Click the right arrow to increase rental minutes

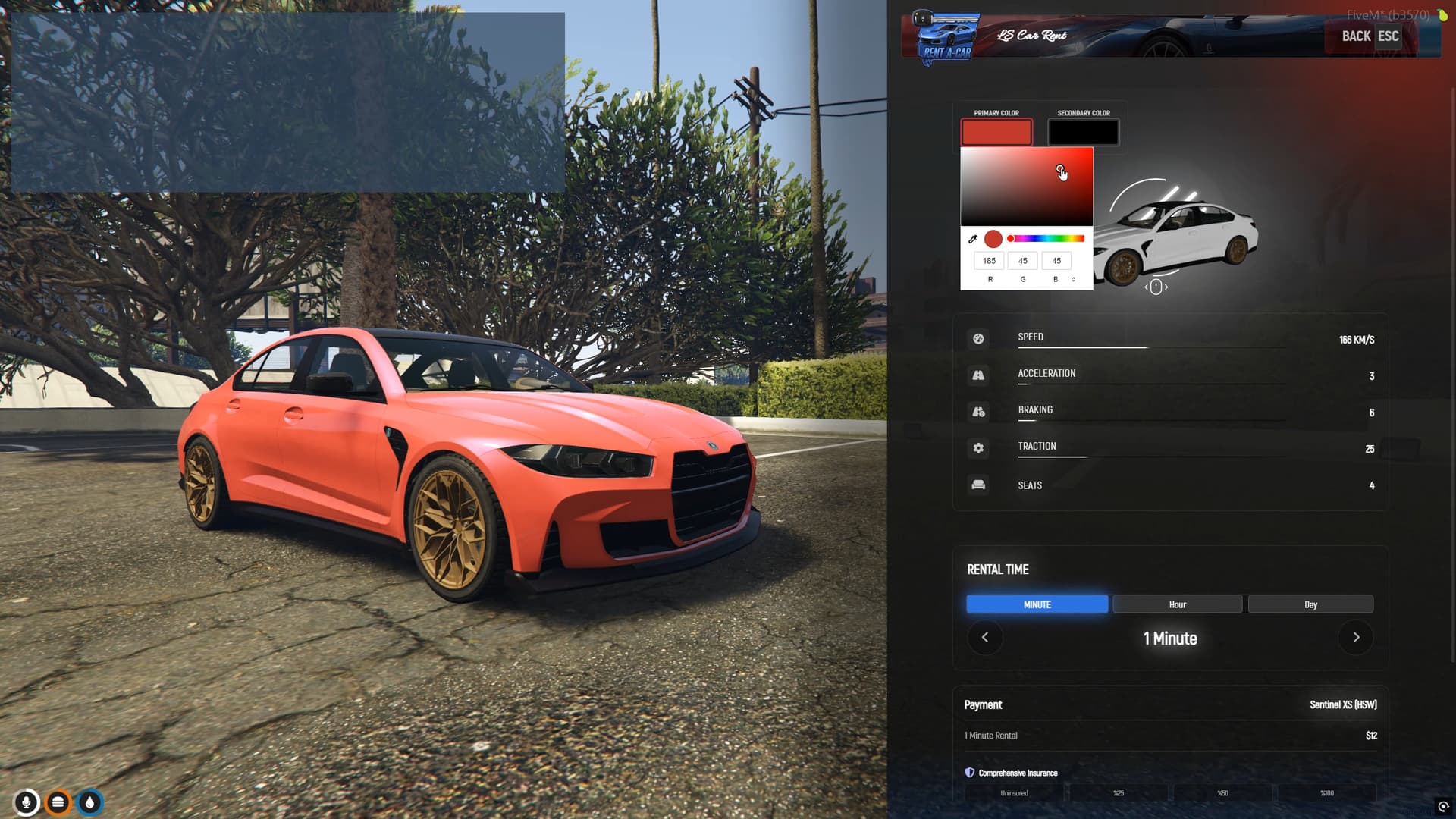(1355, 638)
